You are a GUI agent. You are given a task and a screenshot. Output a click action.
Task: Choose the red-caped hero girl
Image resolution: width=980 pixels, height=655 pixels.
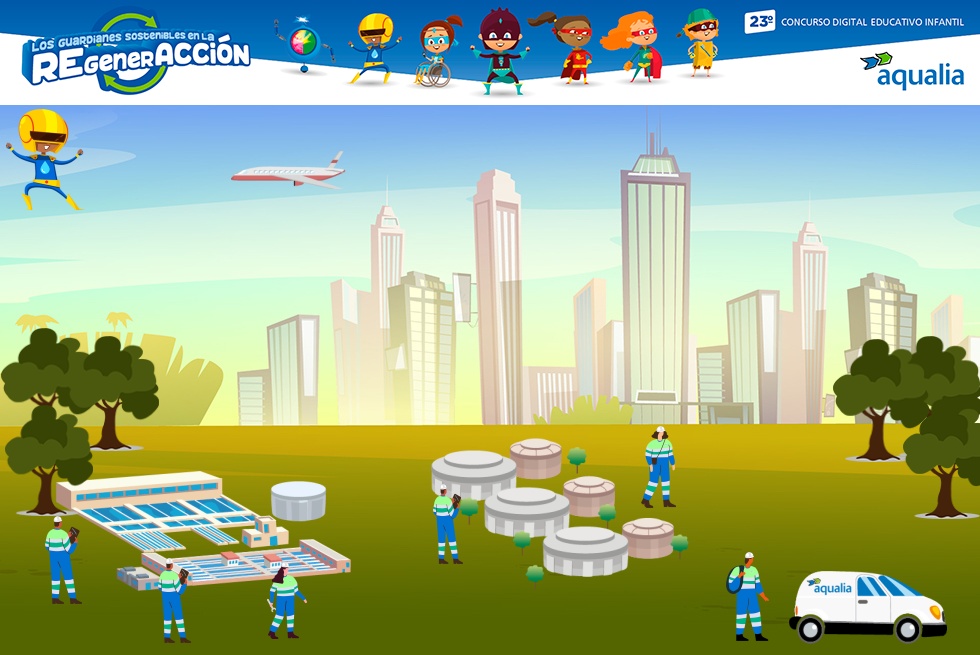point(573,49)
